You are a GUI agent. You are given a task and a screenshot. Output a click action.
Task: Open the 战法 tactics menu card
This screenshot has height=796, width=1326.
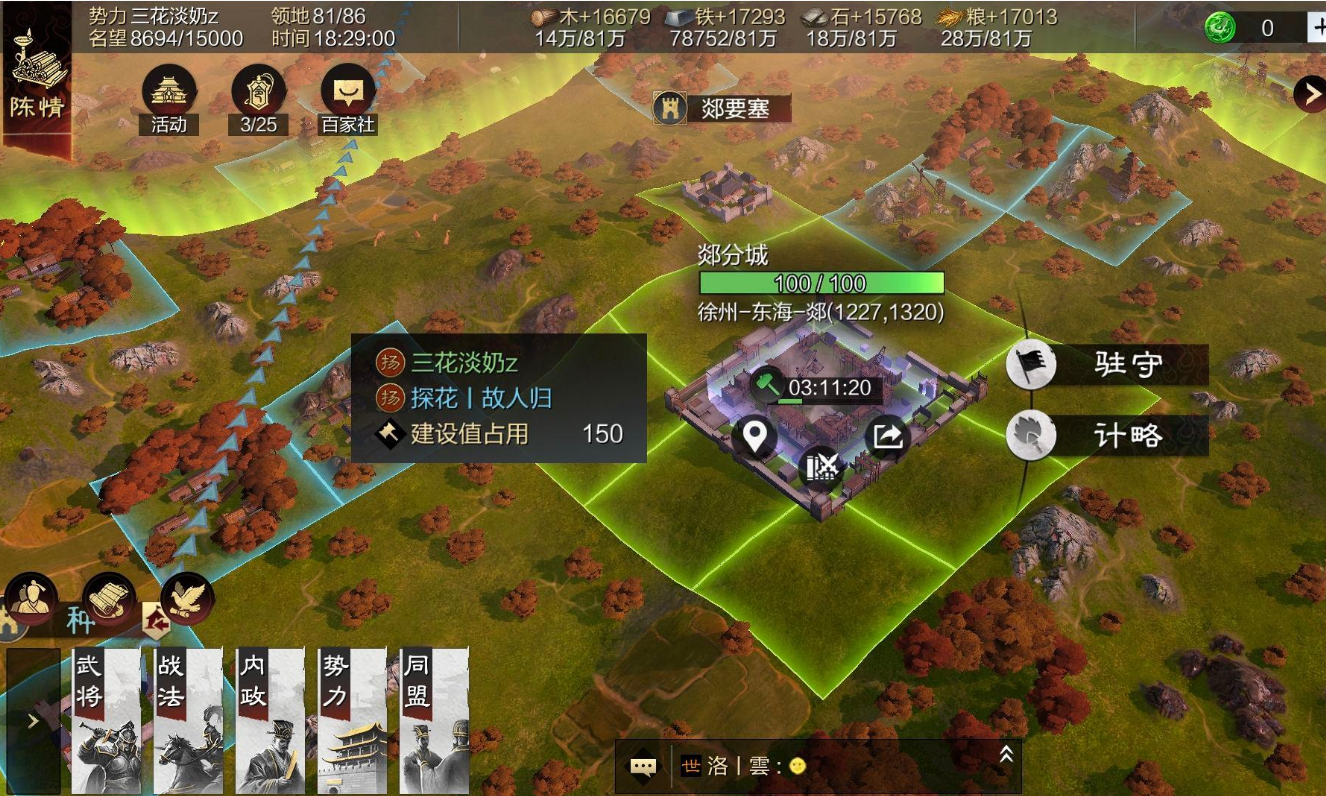(188, 720)
